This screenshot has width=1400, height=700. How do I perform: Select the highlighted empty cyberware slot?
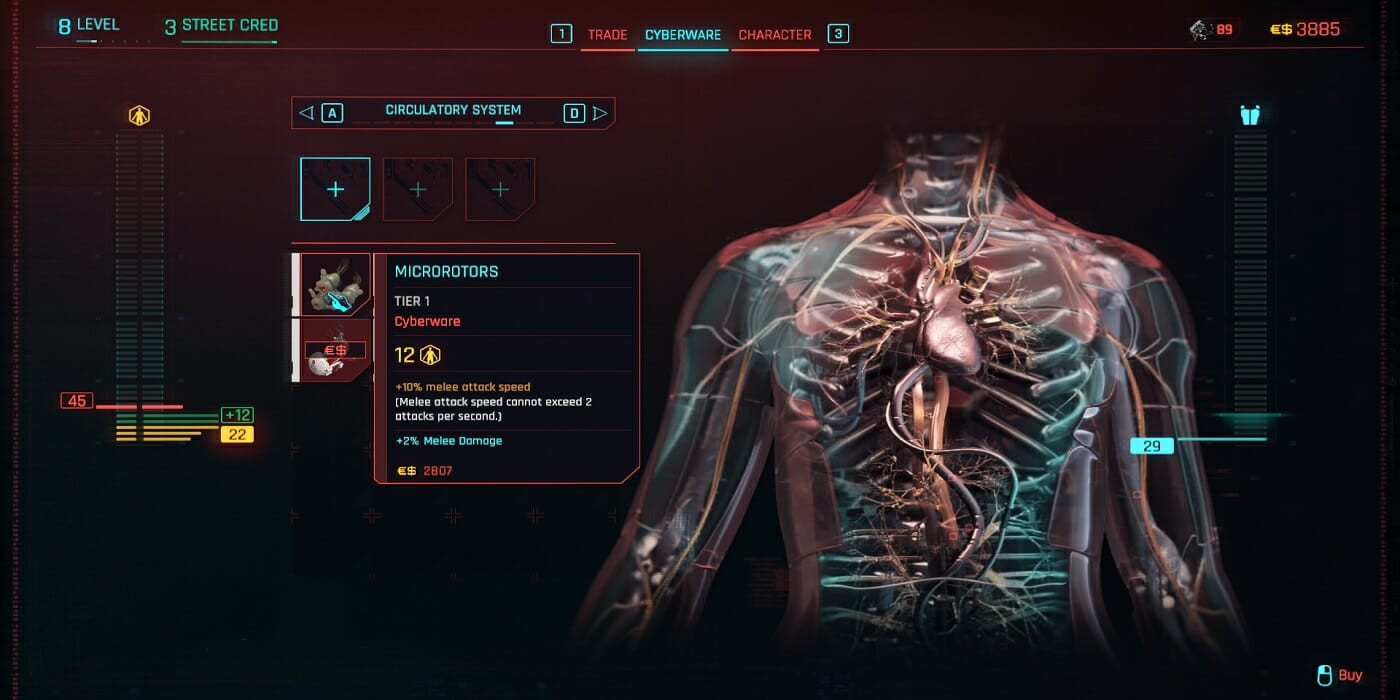335,189
